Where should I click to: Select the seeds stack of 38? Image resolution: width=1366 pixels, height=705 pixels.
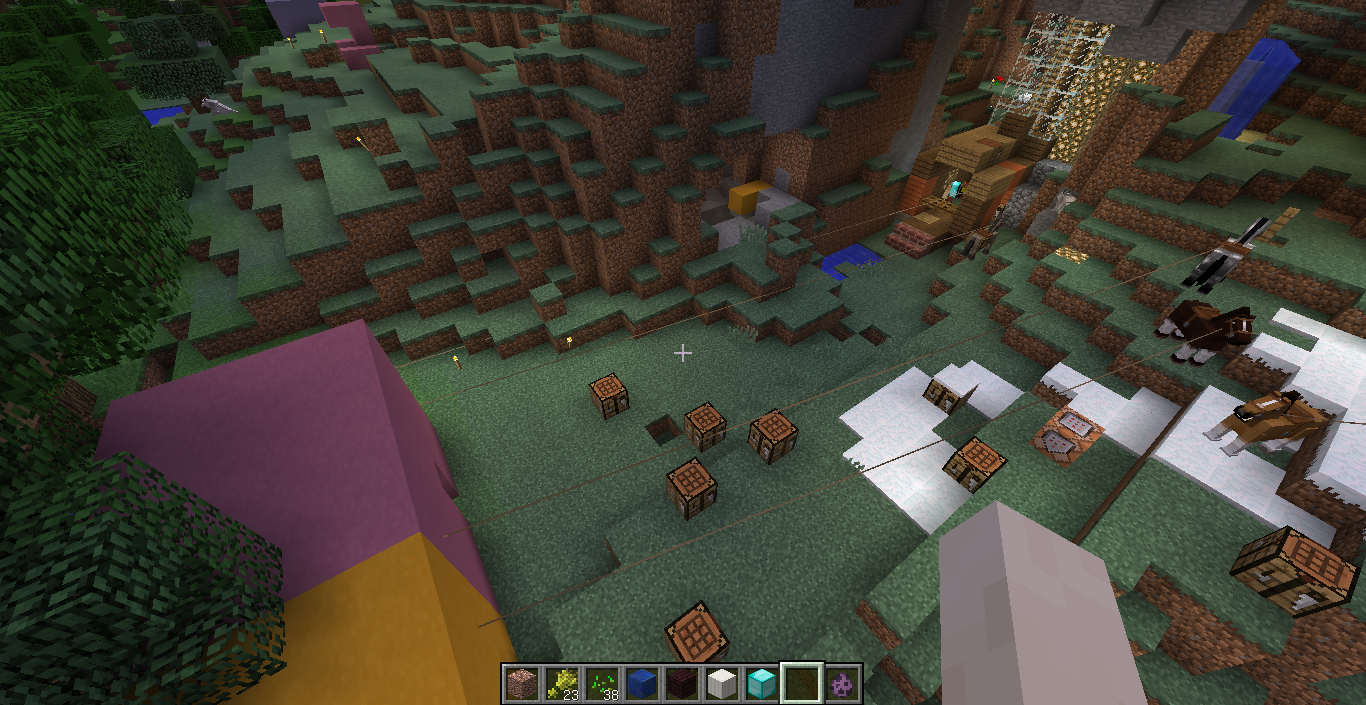pyautogui.click(x=601, y=684)
